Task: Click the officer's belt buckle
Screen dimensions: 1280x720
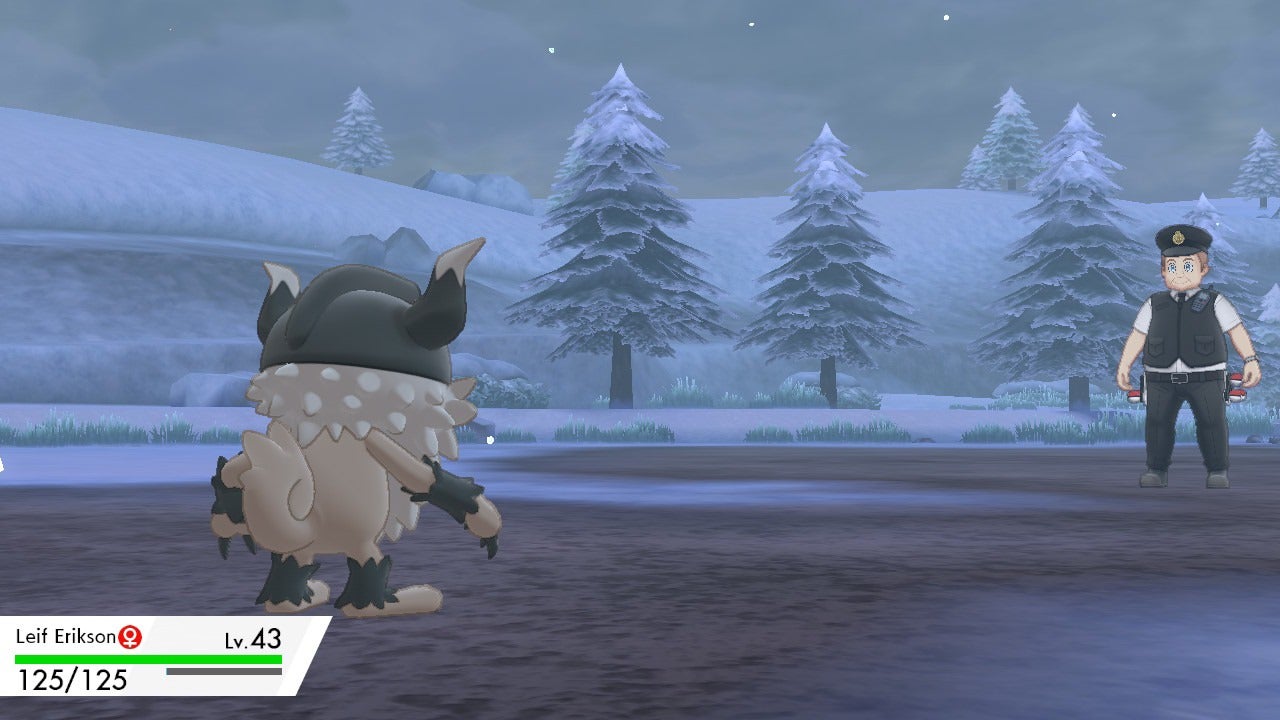Action: pyautogui.click(x=1180, y=377)
